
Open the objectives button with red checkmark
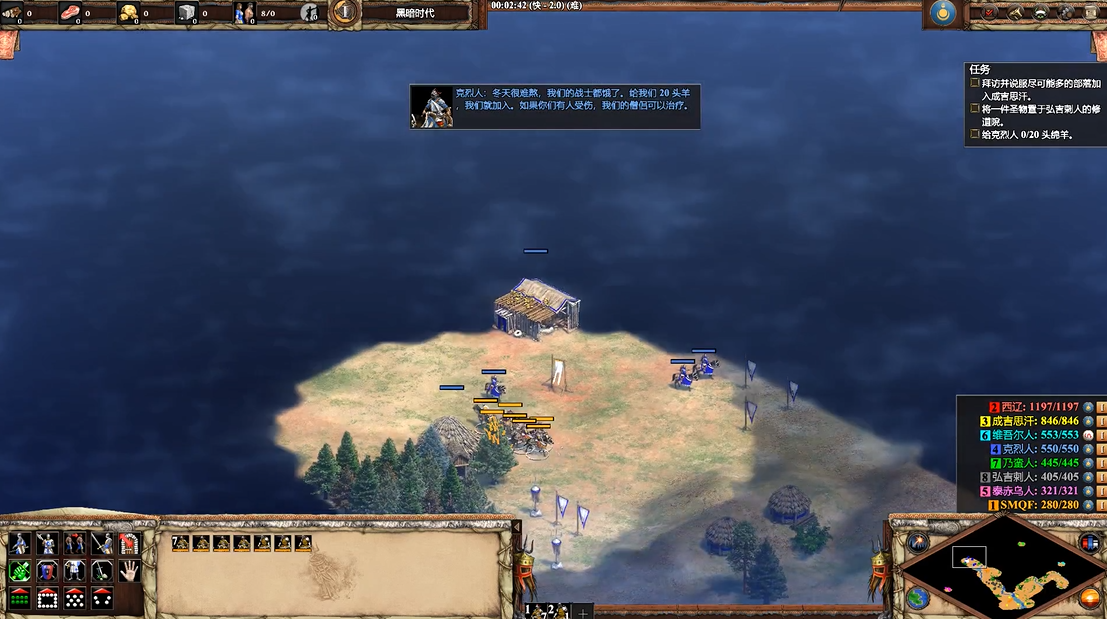[989, 13]
